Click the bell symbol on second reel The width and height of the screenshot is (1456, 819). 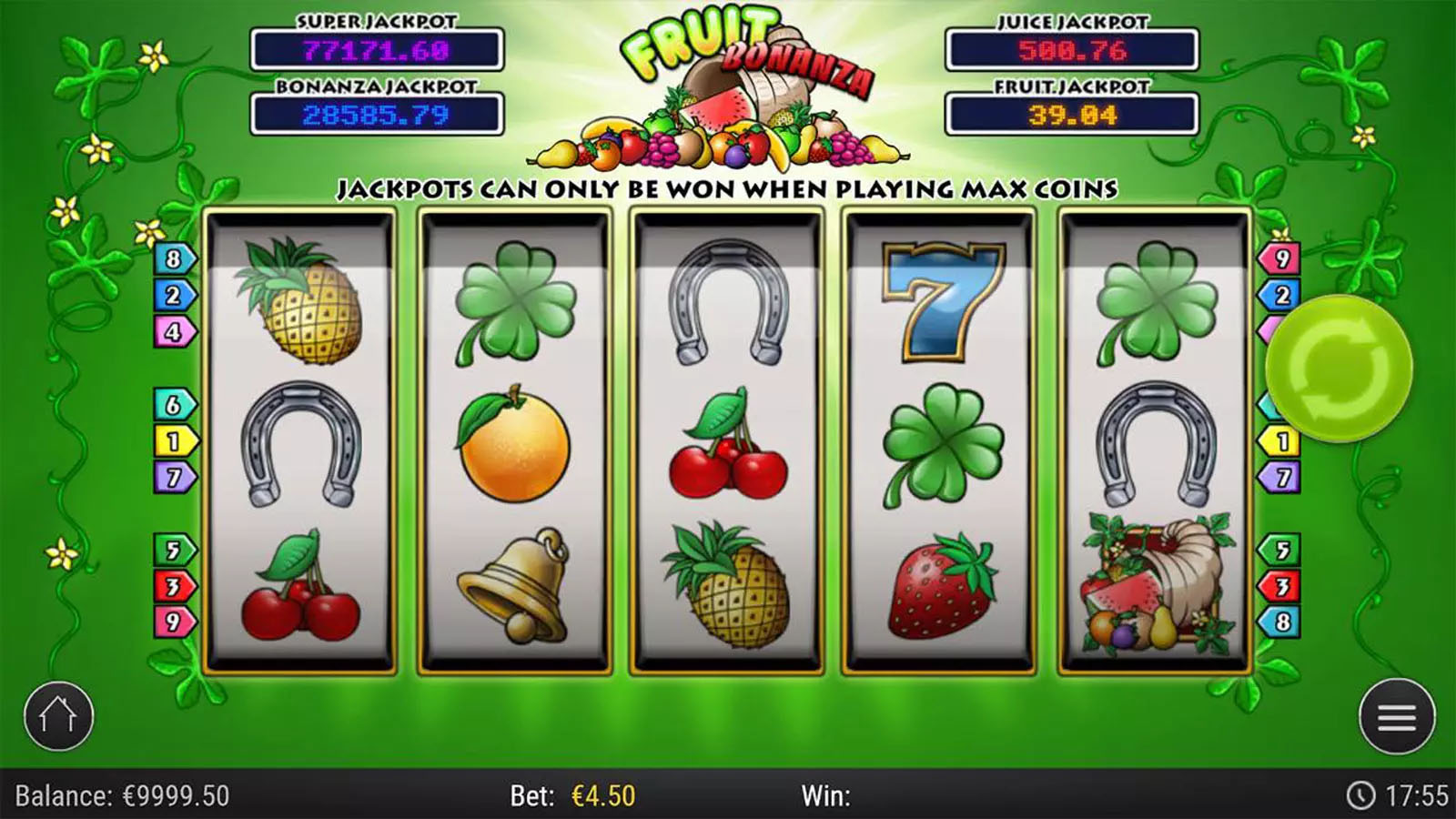(519, 582)
